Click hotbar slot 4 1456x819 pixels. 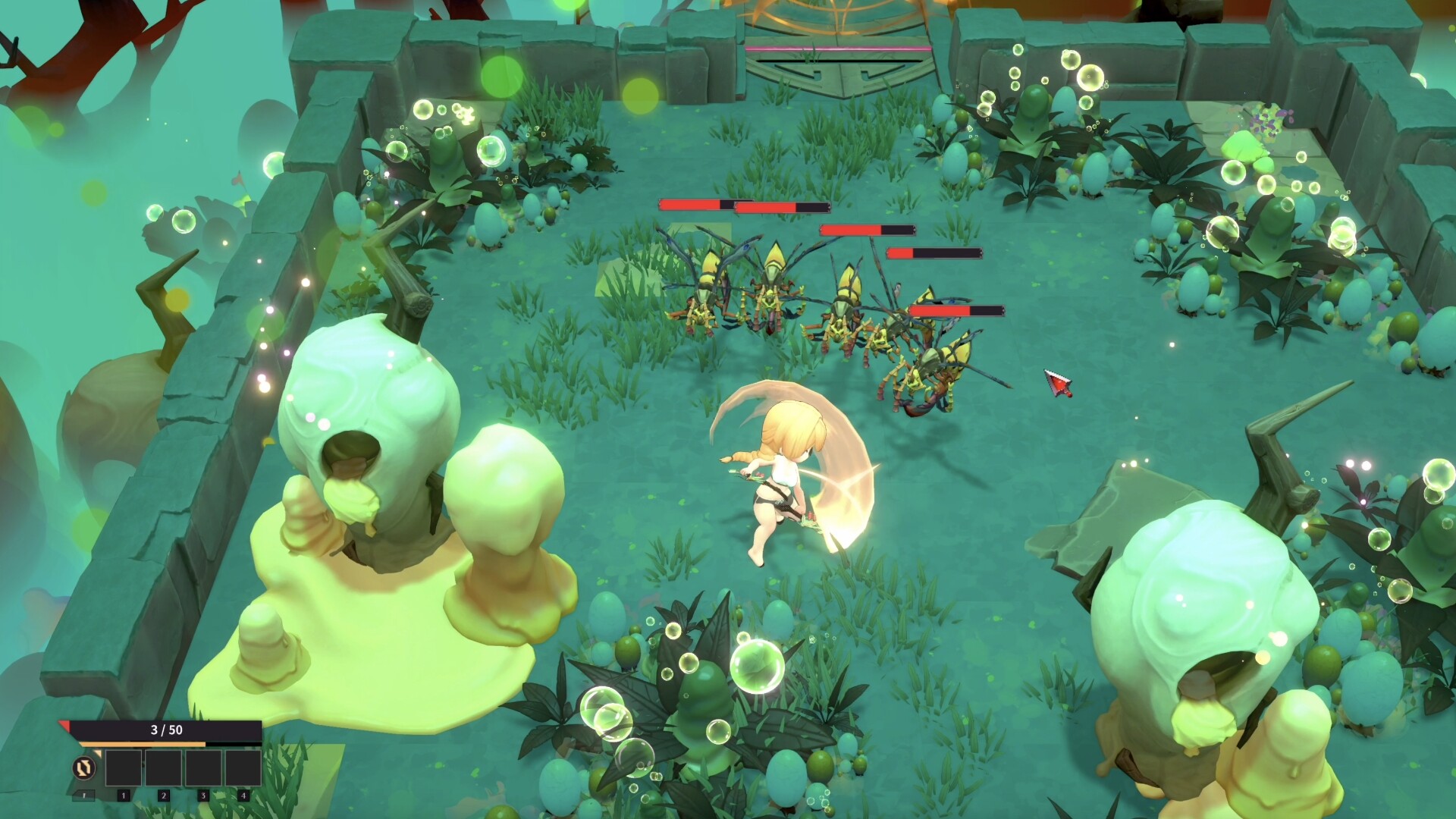(x=244, y=768)
